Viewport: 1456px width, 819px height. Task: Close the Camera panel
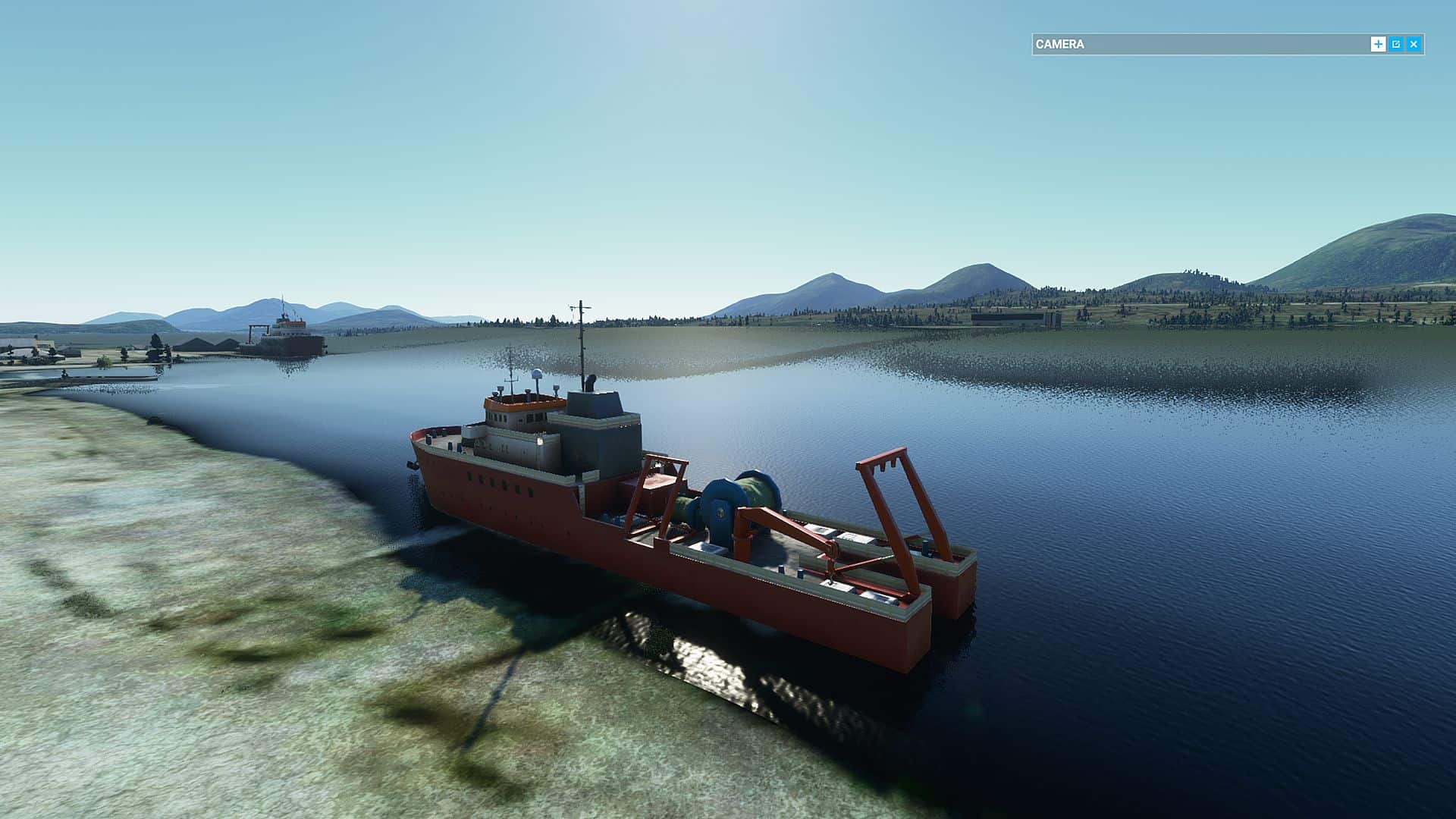[x=1414, y=45]
